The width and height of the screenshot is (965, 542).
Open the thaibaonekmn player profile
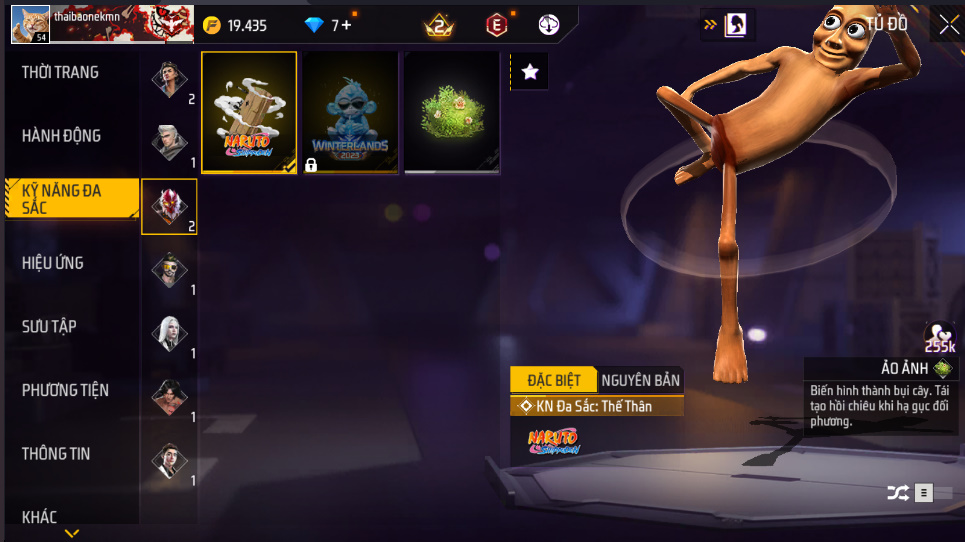[x=30, y=24]
